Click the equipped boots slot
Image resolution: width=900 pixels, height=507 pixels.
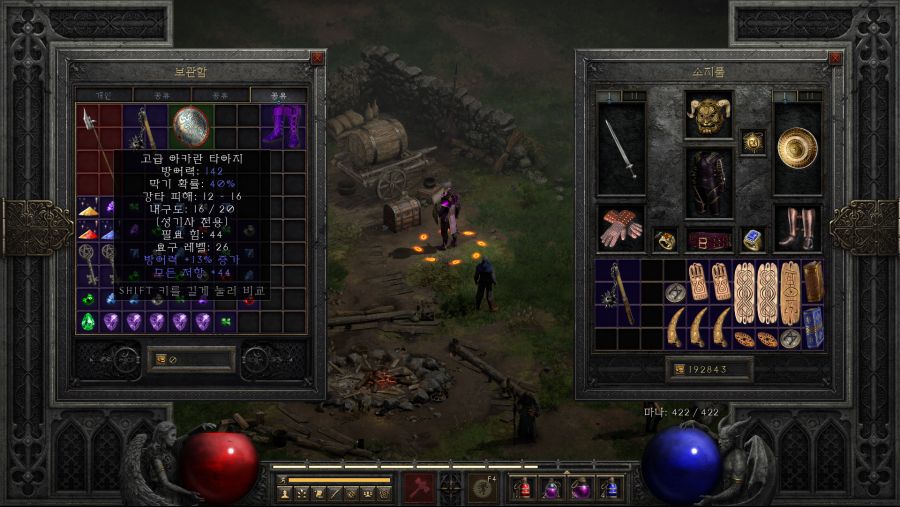tap(797, 228)
